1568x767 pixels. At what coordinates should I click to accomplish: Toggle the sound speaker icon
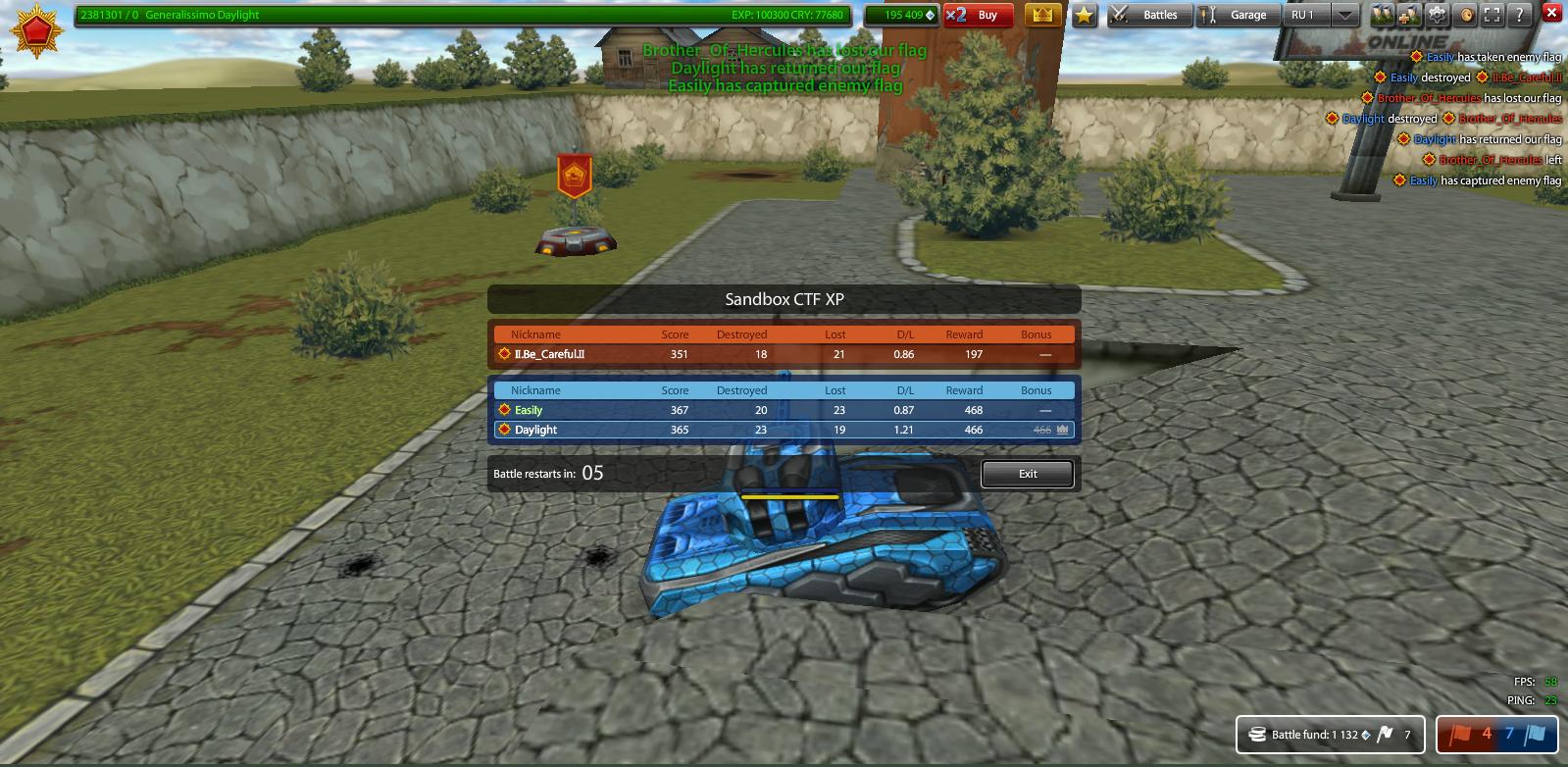pyautogui.click(x=1466, y=15)
